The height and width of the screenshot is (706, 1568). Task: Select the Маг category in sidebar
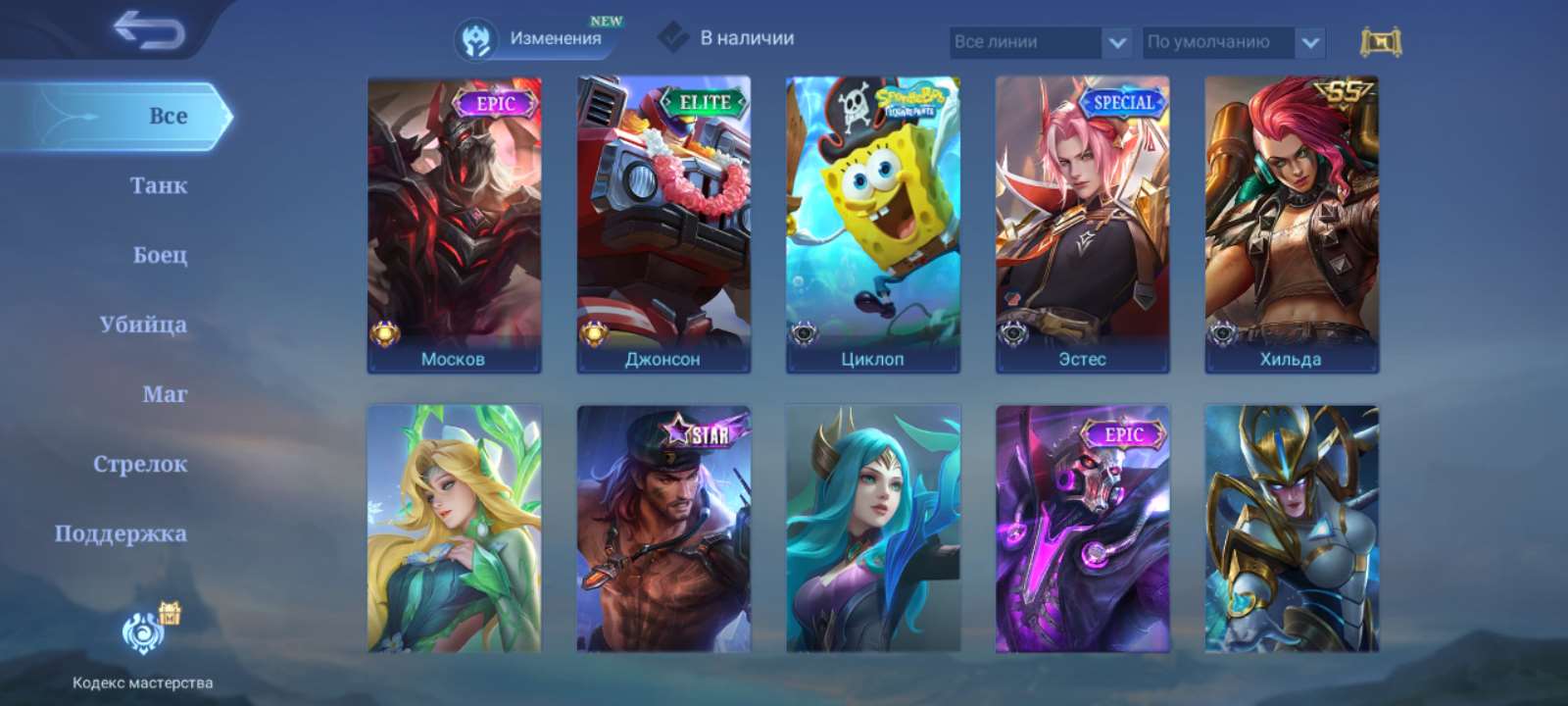point(164,393)
